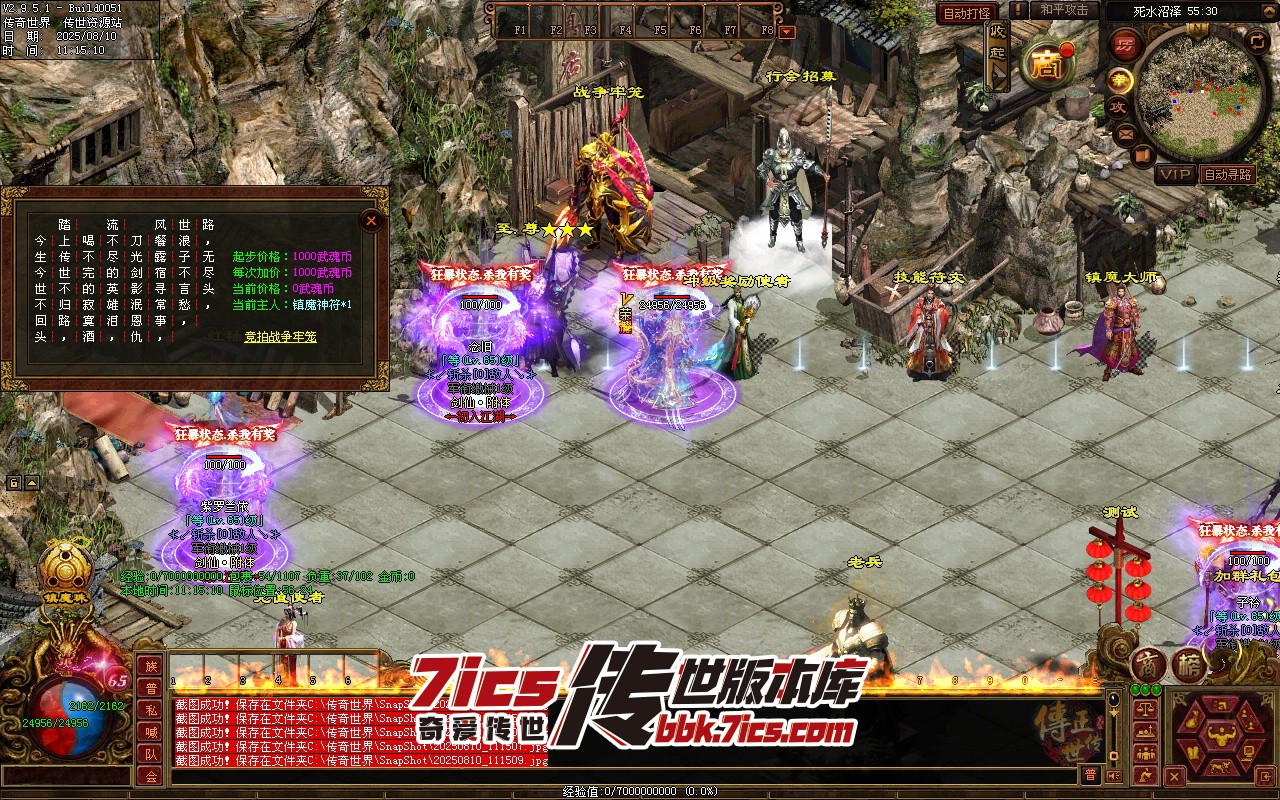
Task: Switch to the 喊 shout channel
Action: 150,732
